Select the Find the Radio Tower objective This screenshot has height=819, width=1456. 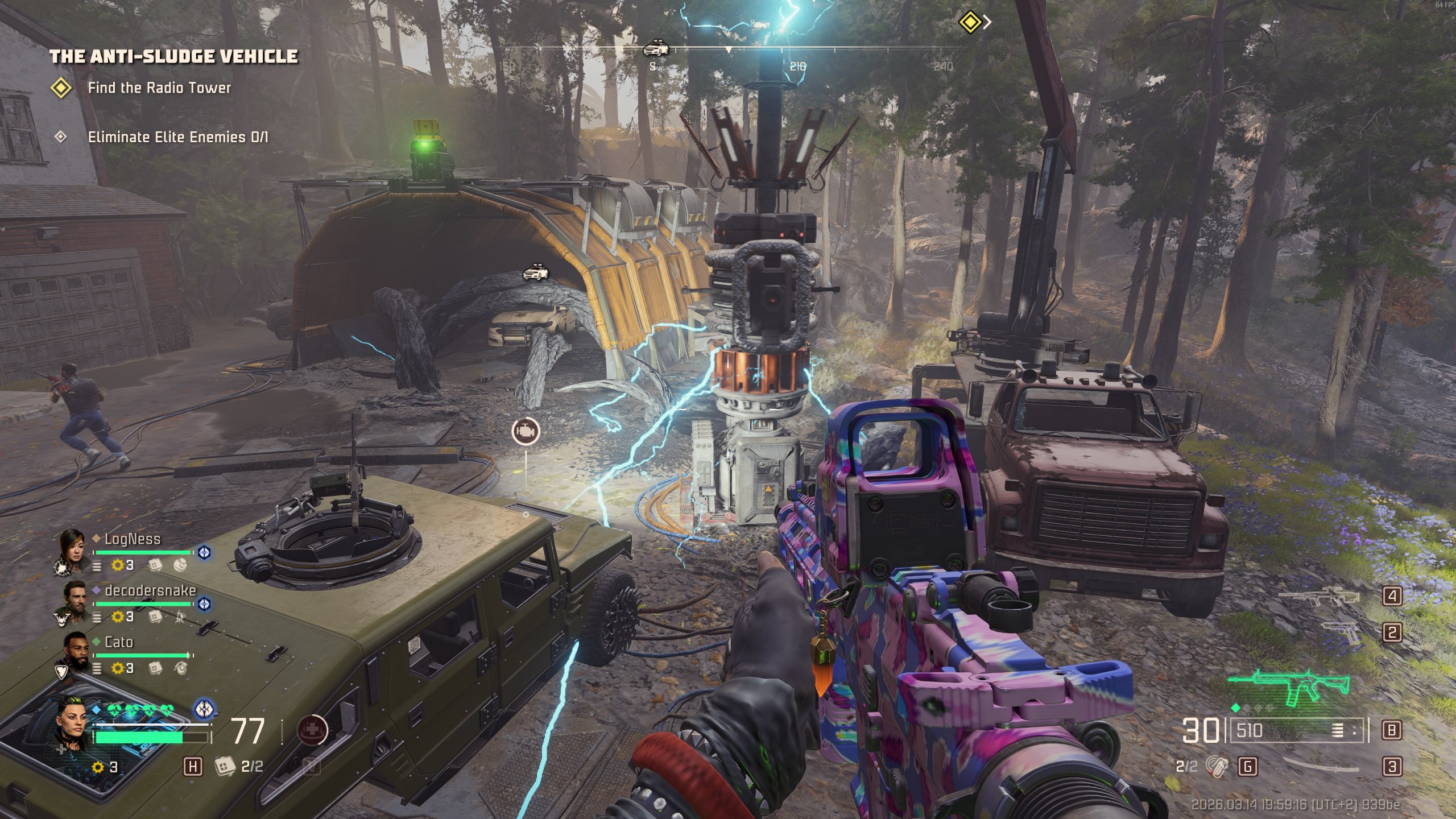159,88
